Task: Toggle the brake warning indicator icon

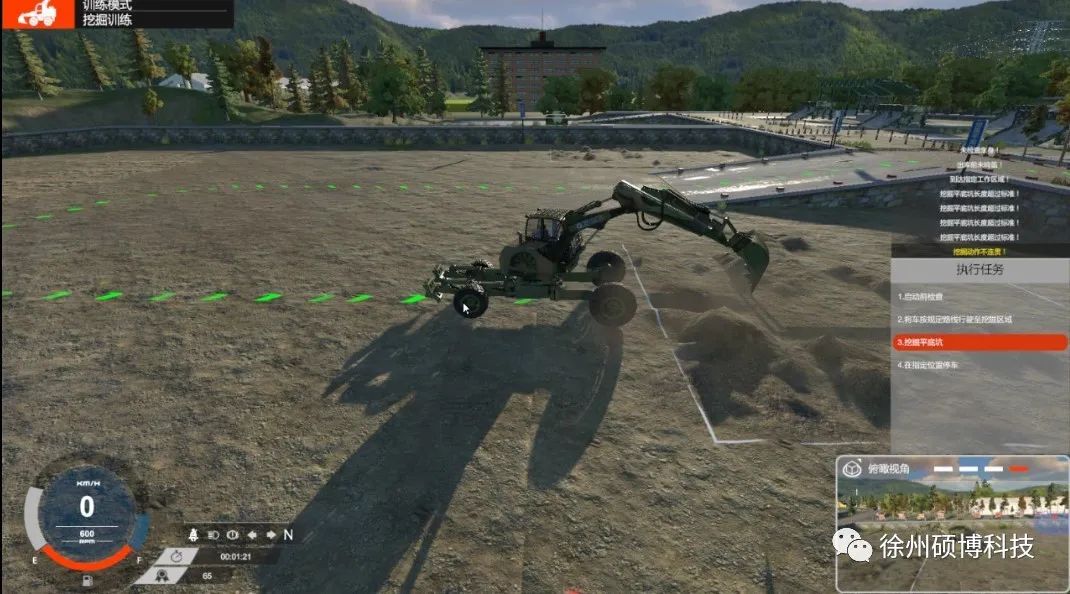Action: 231,534
